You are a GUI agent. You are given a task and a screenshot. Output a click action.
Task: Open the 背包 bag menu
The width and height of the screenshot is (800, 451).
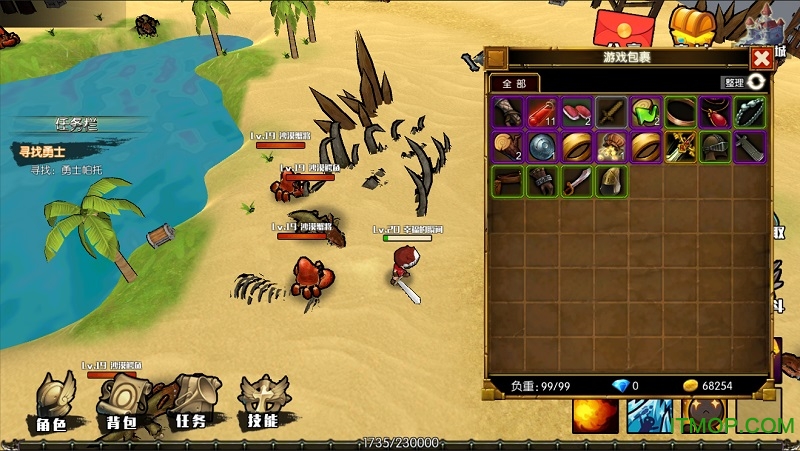coord(124,405)
